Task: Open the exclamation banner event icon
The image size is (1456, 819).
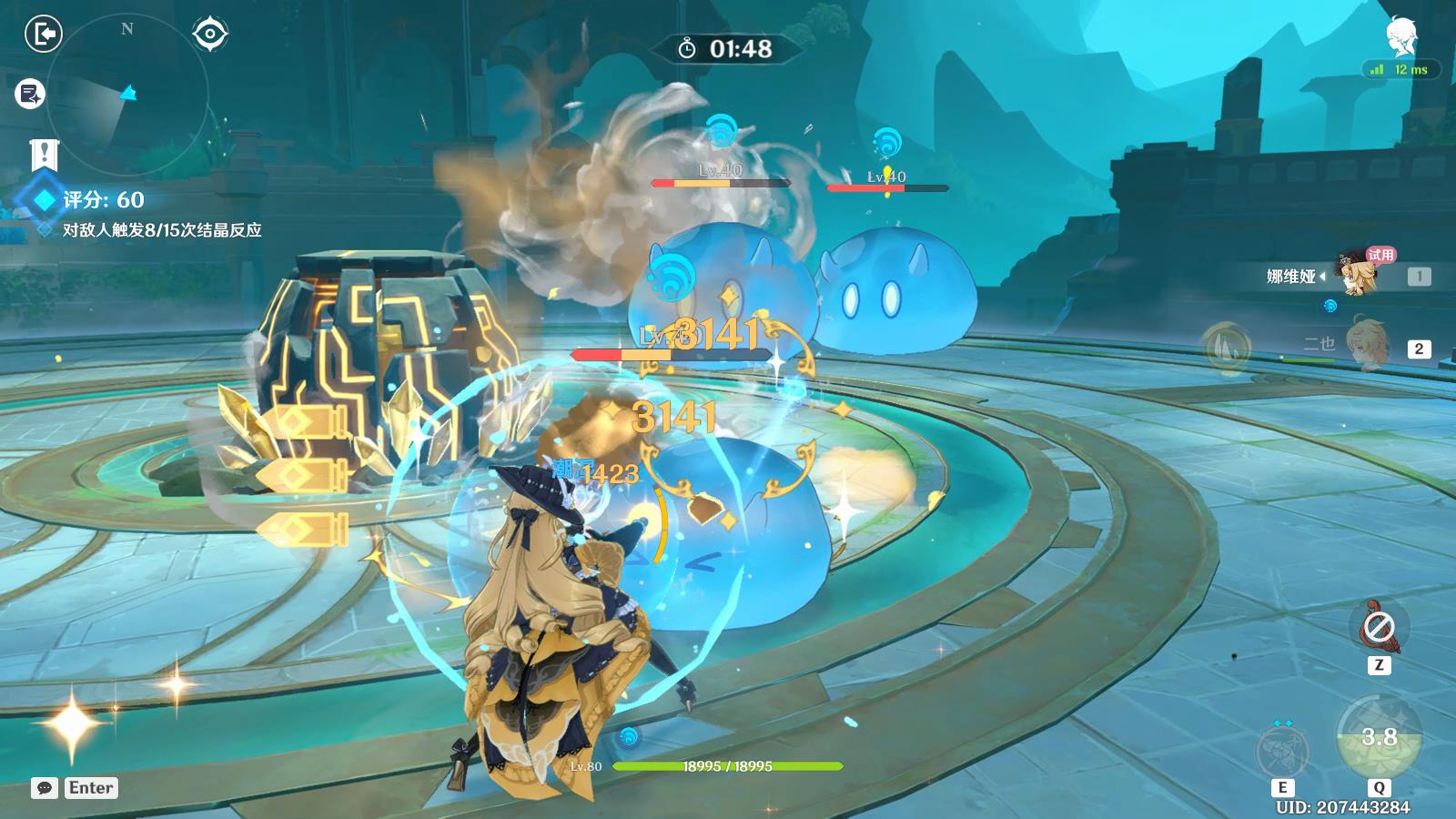Action: pos(43,156)
